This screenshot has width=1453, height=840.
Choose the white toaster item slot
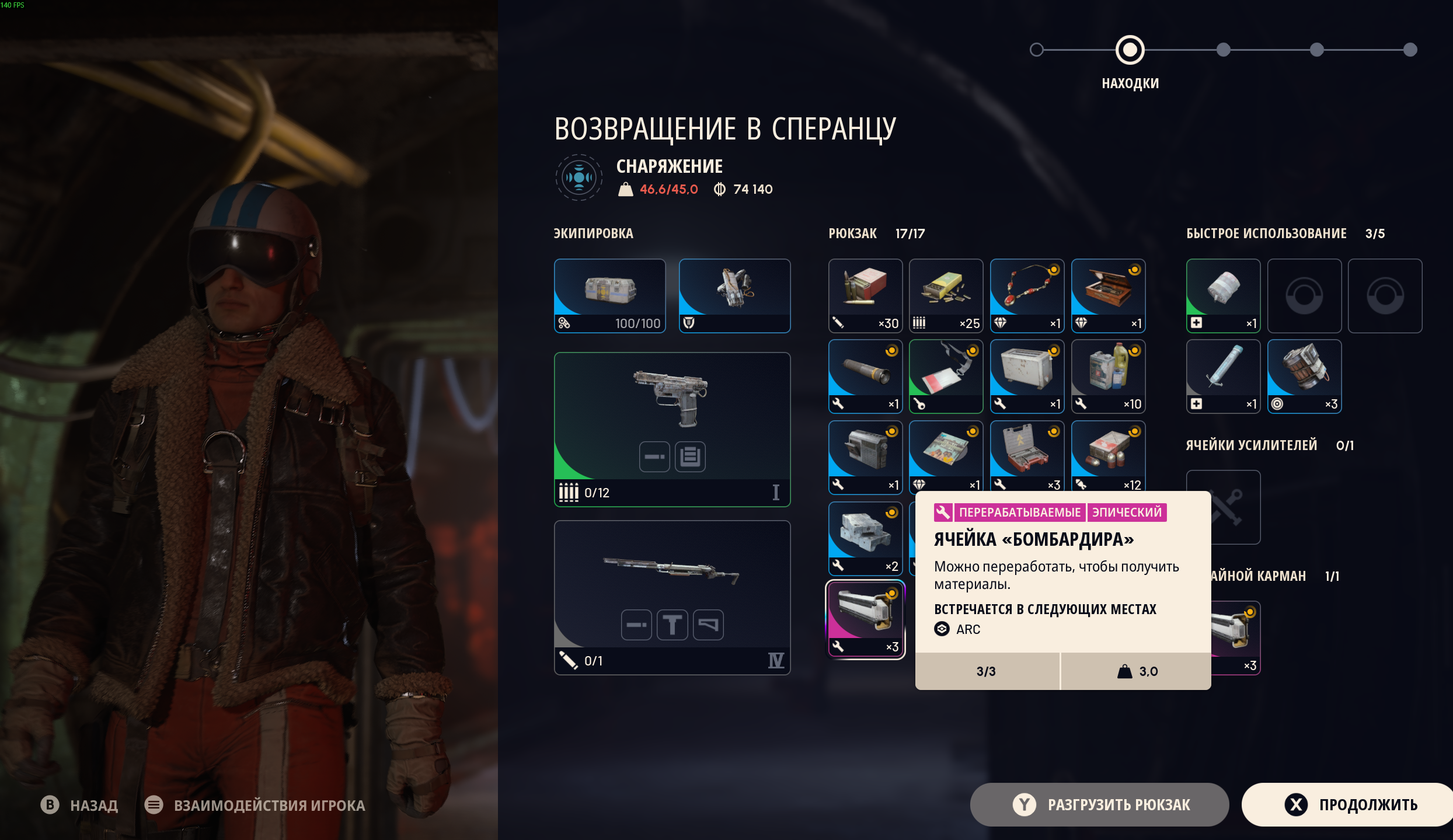tap(1027, 377)
